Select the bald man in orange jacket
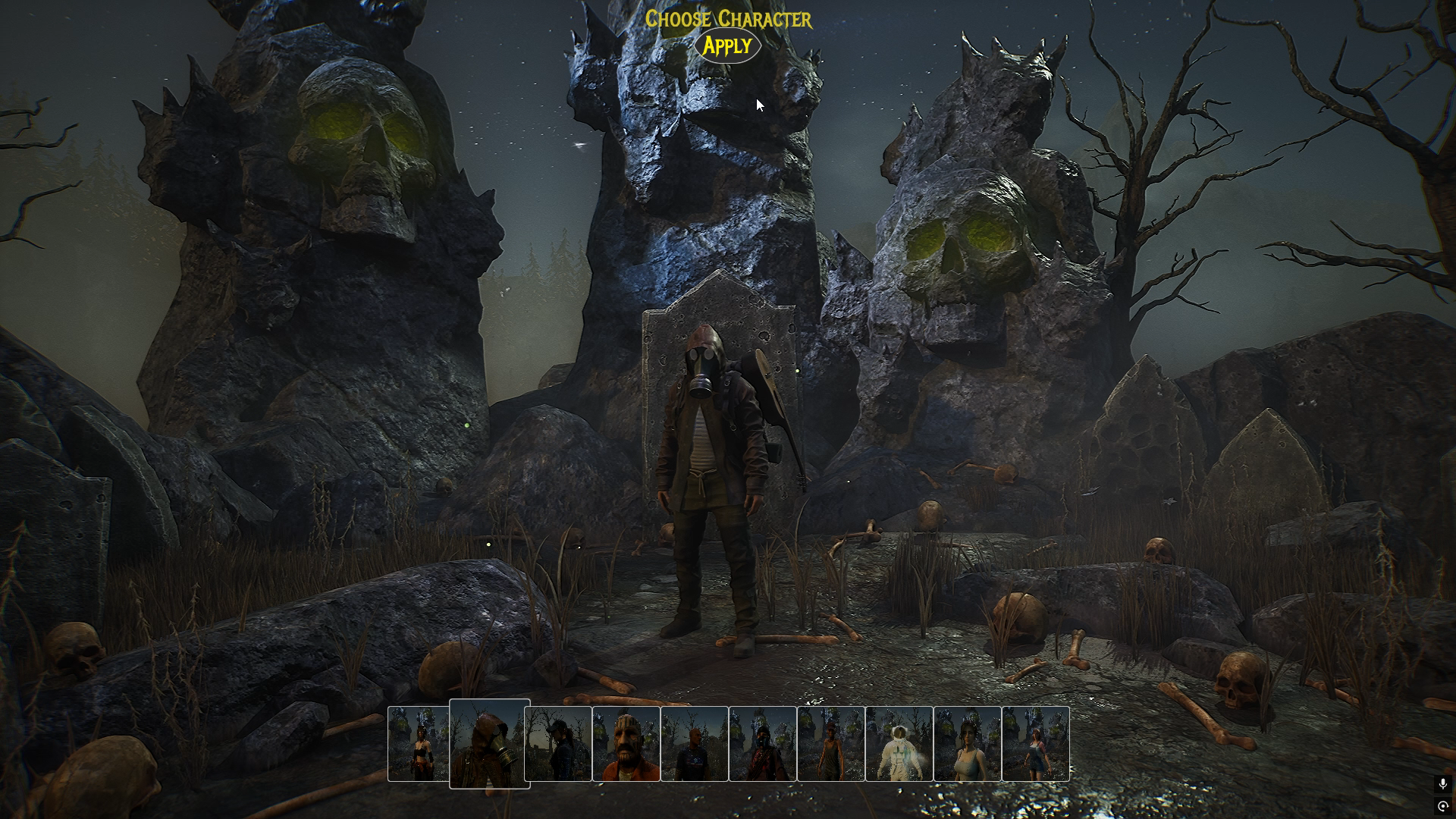The width and height of the screenshot is (1456, 819). point(626,744)
